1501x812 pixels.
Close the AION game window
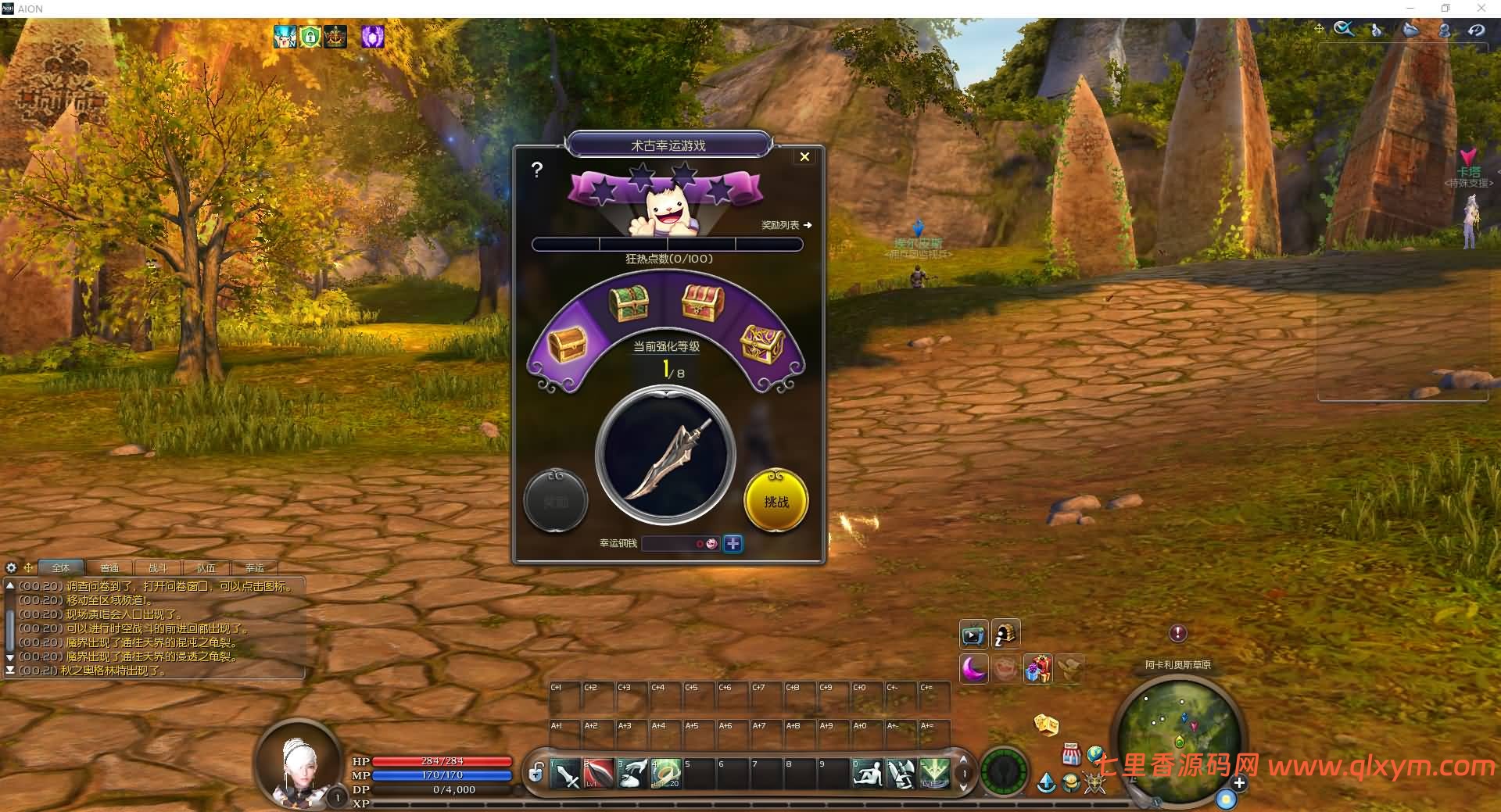click(x=1481, y=9)
